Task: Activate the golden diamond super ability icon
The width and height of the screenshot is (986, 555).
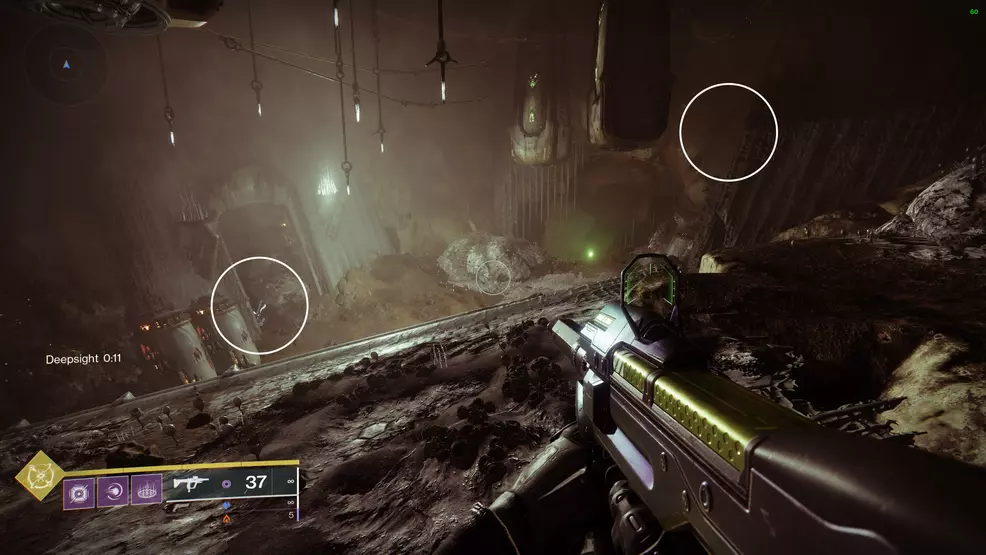Action: coord(40,476)
